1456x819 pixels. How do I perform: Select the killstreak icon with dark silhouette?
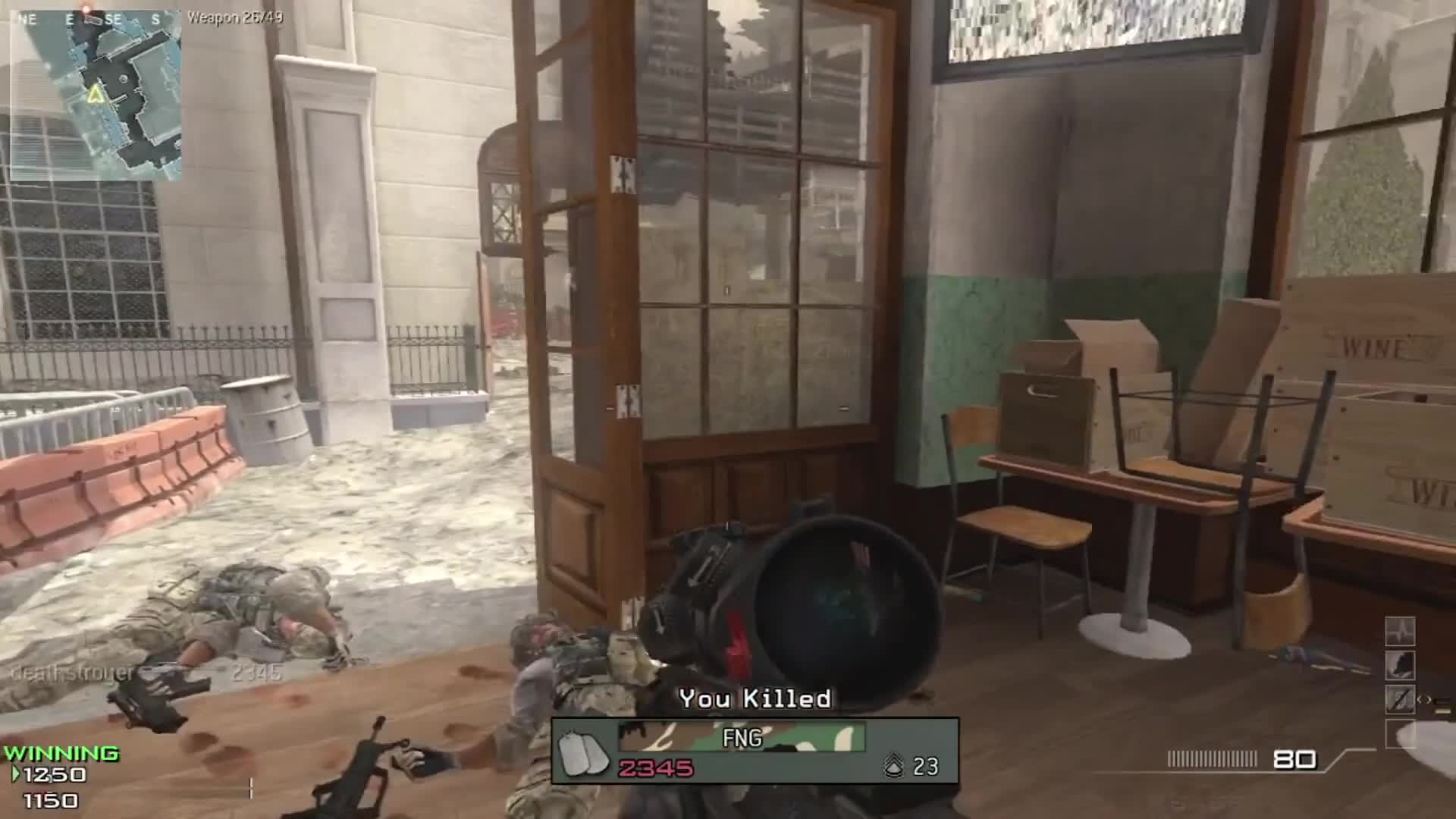coord(1399,665)
